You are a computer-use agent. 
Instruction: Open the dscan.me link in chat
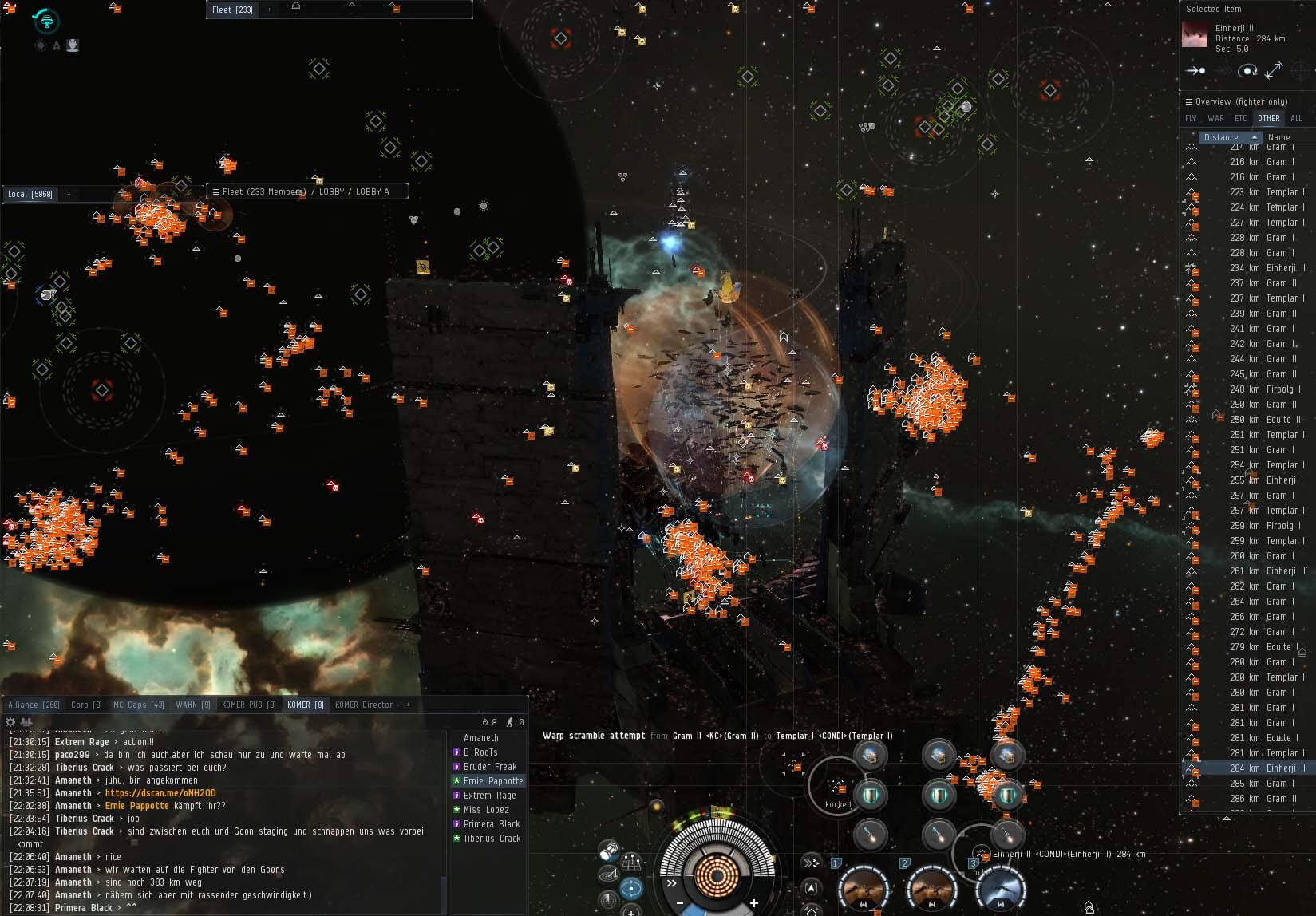[x=160, y=793]
